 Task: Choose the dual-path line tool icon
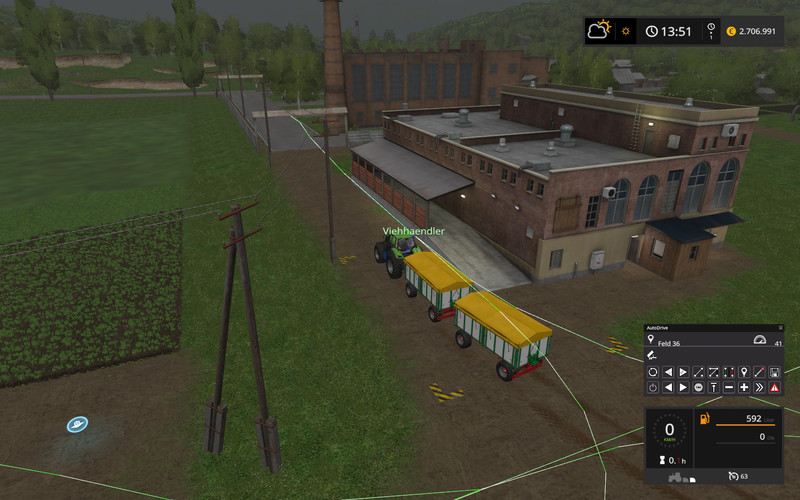click(x=713, y=372)
